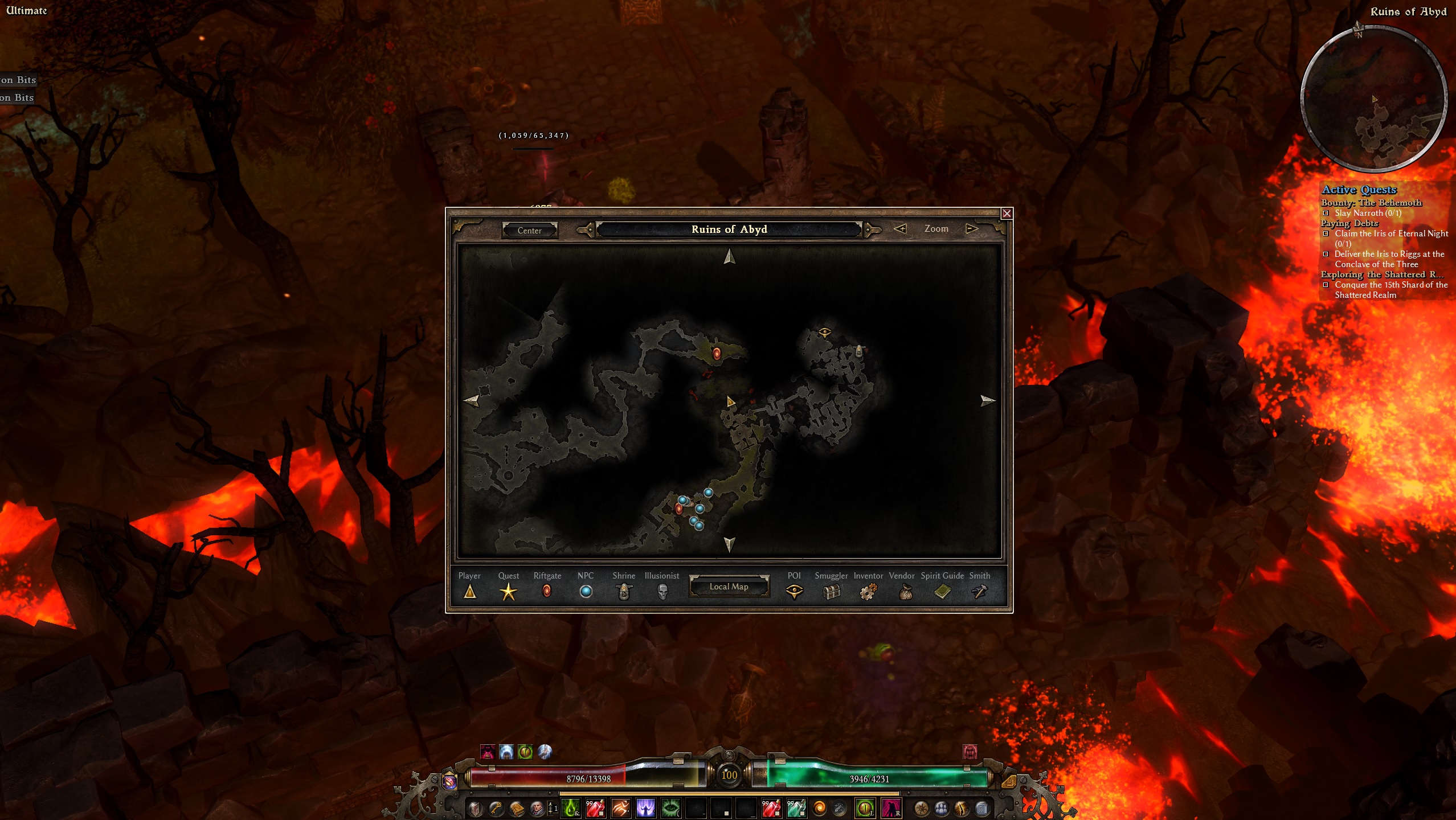Close the Ruins of Abyd map window
Image resolution: width=1456 pixels, height=820 pixels.
[x=1007, y=214]
